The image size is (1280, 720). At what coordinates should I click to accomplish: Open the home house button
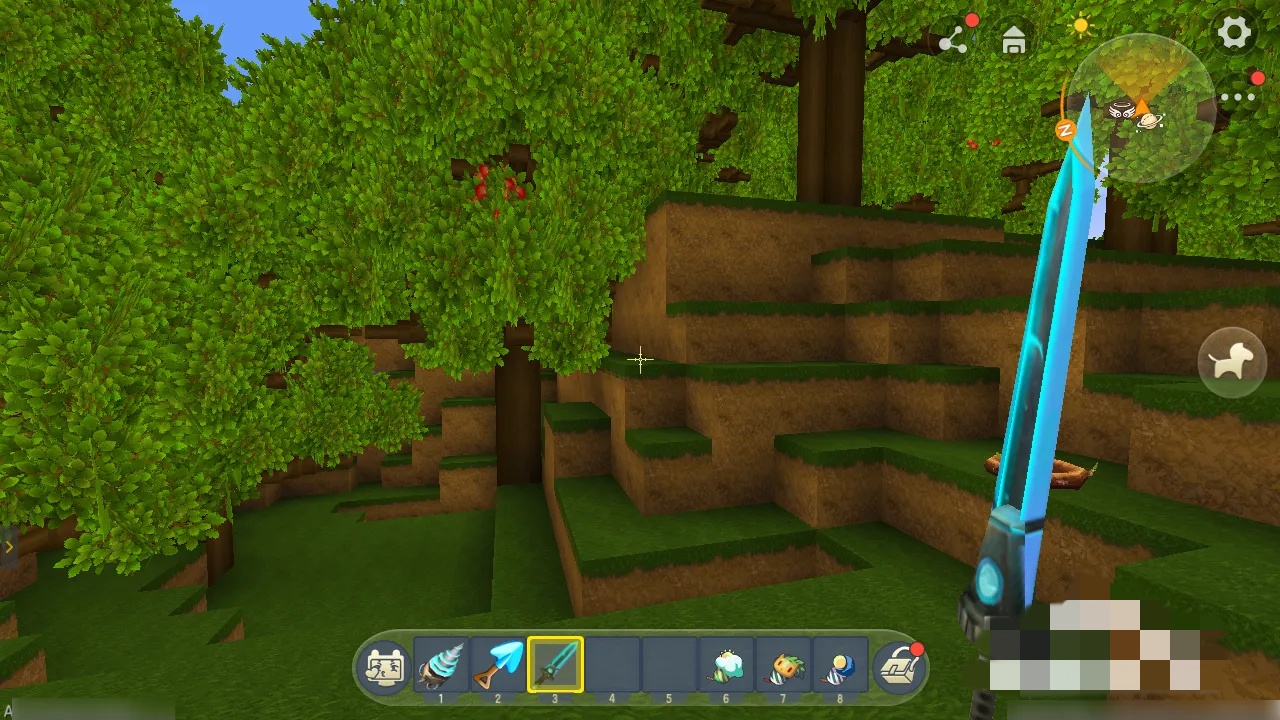point(1014,41)
